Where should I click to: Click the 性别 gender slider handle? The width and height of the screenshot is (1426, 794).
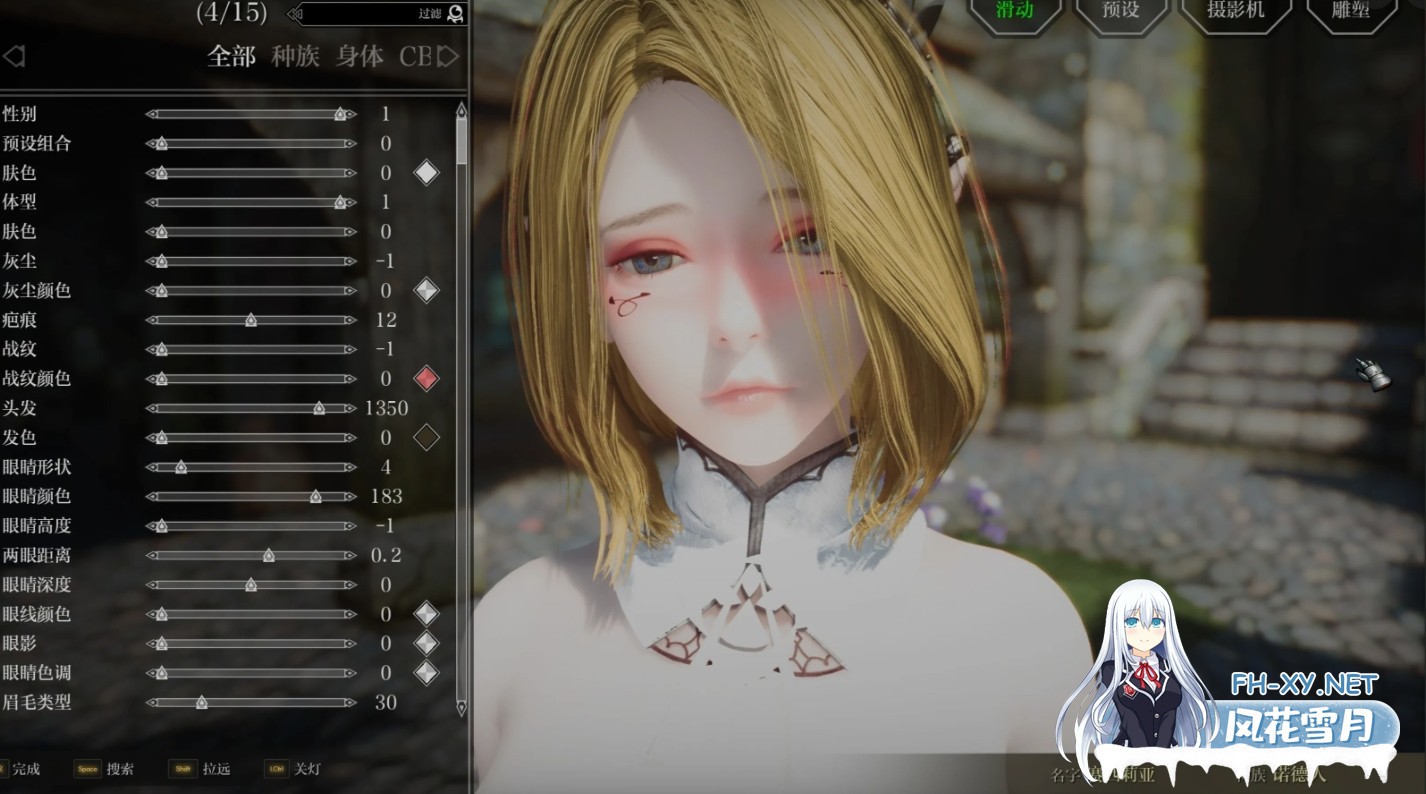coord(338,114)
